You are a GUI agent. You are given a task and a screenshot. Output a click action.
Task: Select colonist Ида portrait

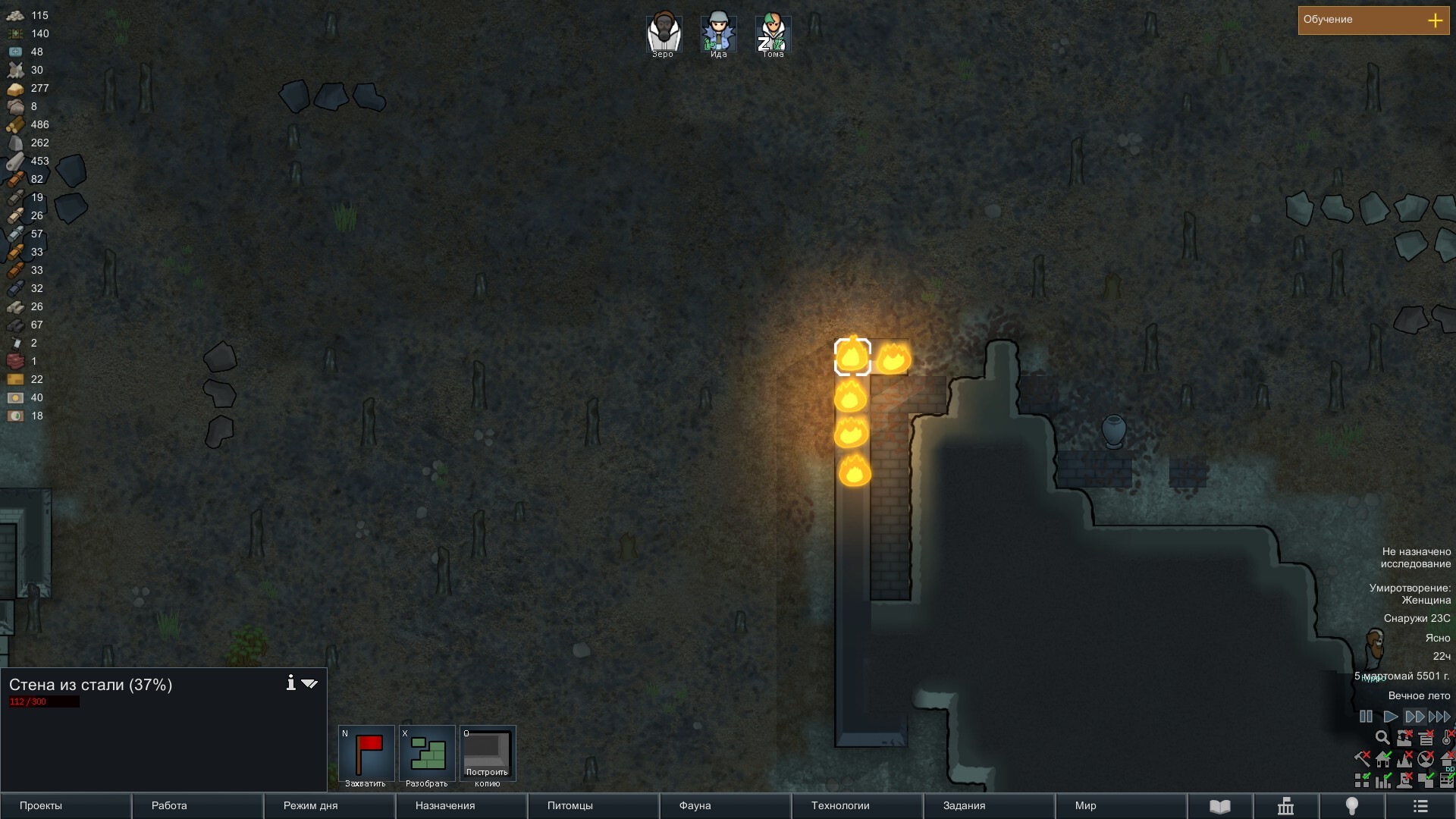tap(718, 34)
